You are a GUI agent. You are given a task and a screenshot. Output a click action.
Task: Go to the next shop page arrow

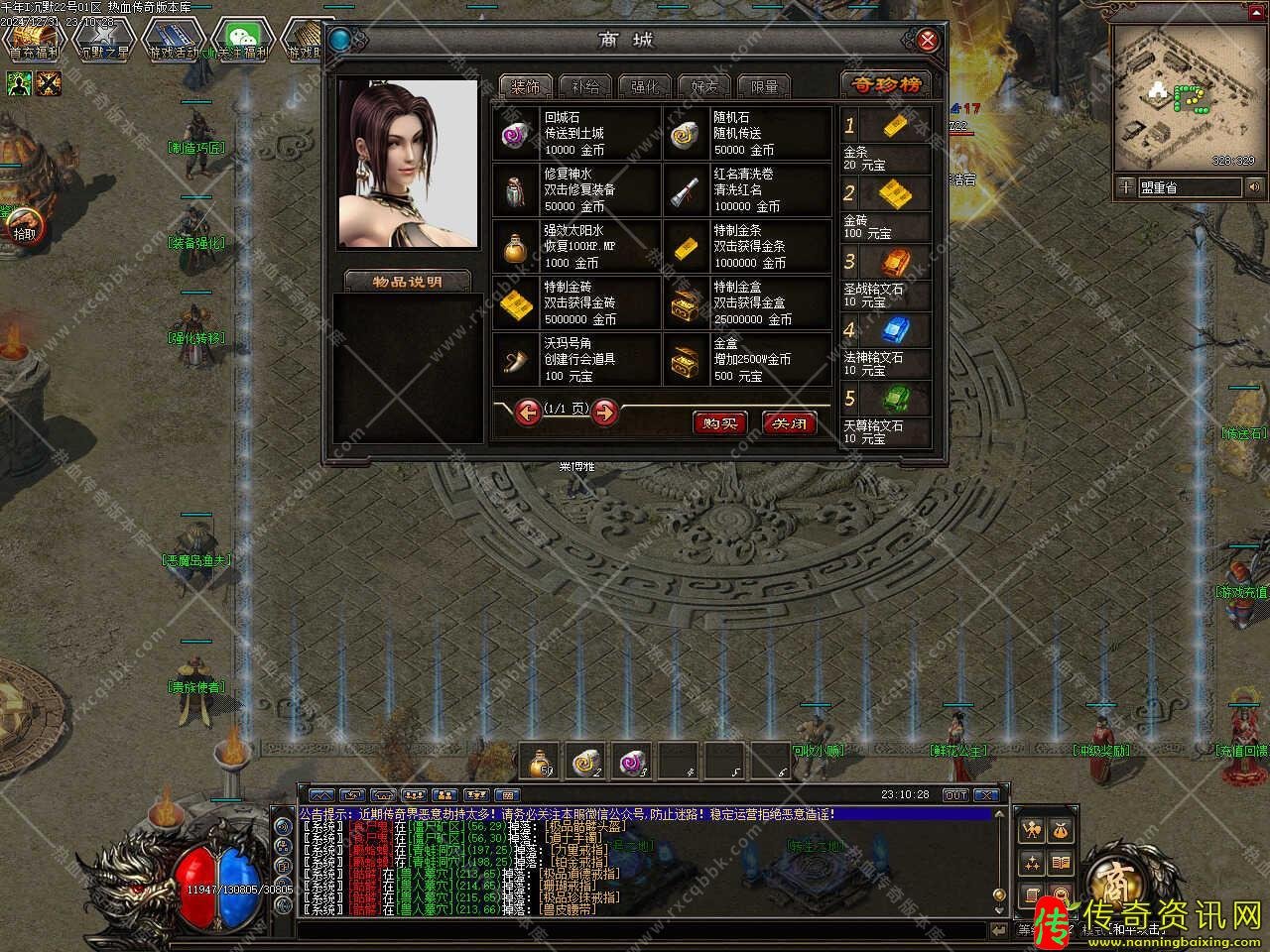tap(604, 412)
